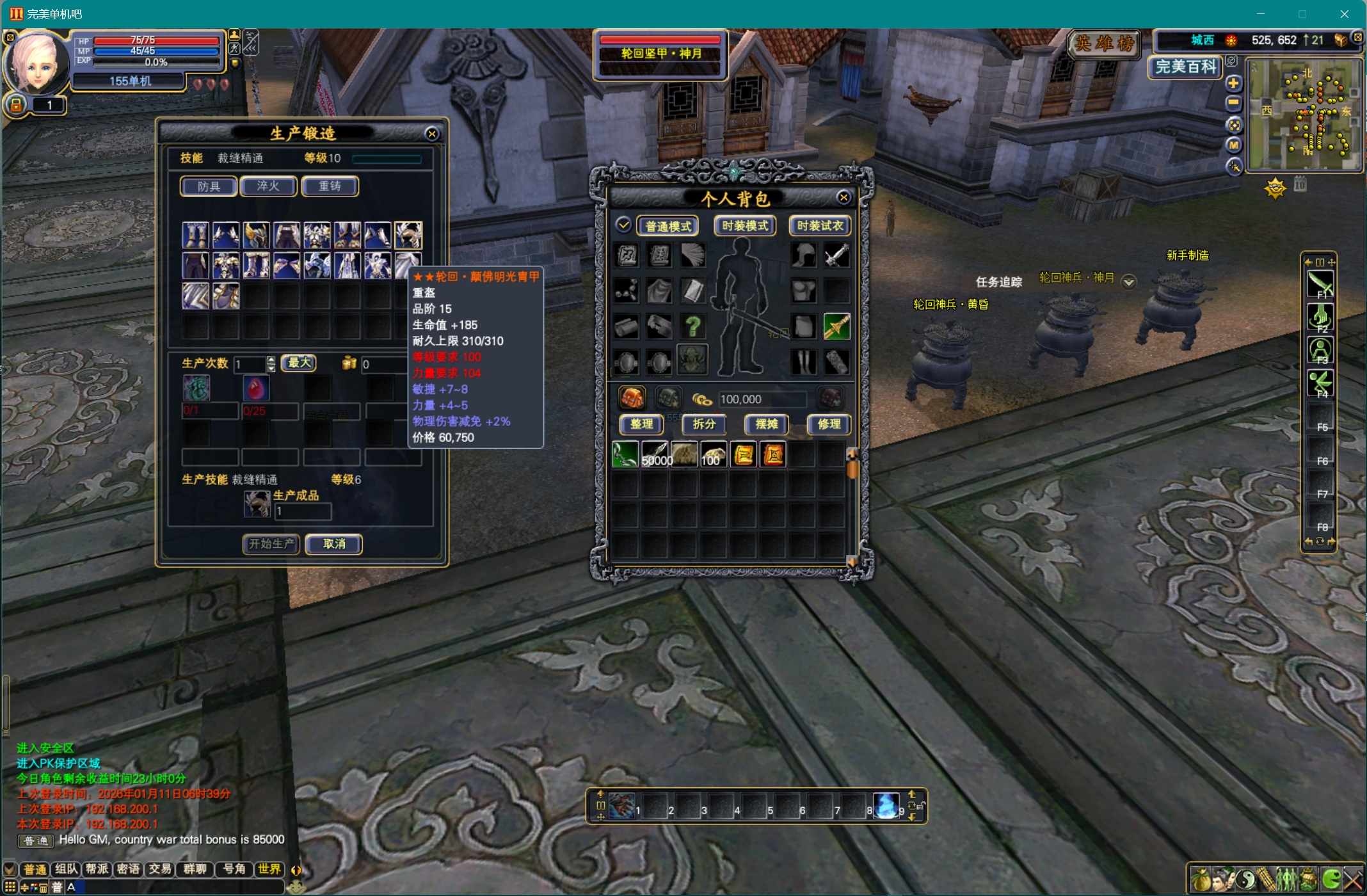Click 开始生产 to start crafting
Image resolution: width=1367 pixels, height=896 pixels.
[x=271, y=544]
